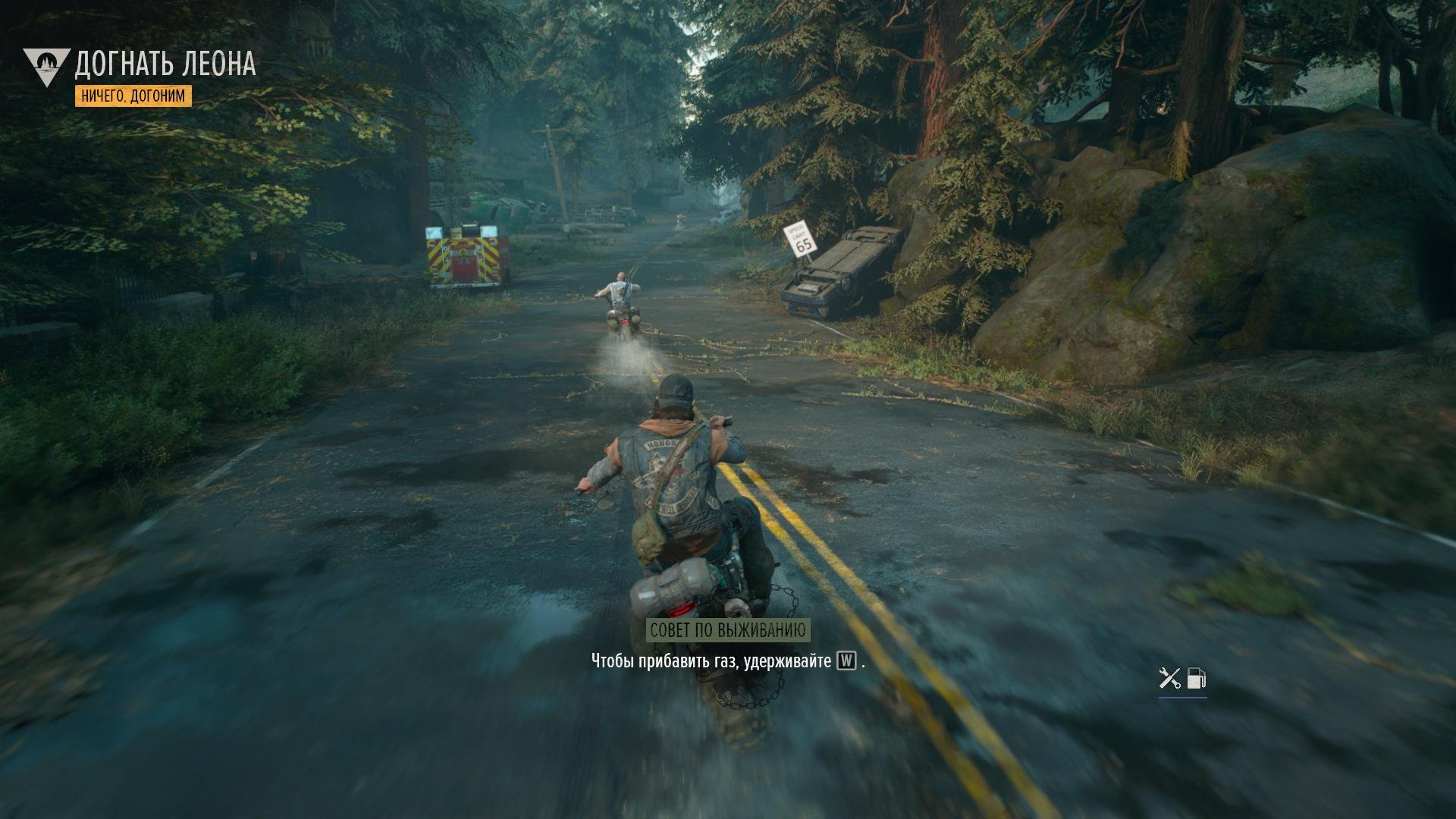
Task: Click the triangular mission emblem icon
Action: [x=46, y=66]
